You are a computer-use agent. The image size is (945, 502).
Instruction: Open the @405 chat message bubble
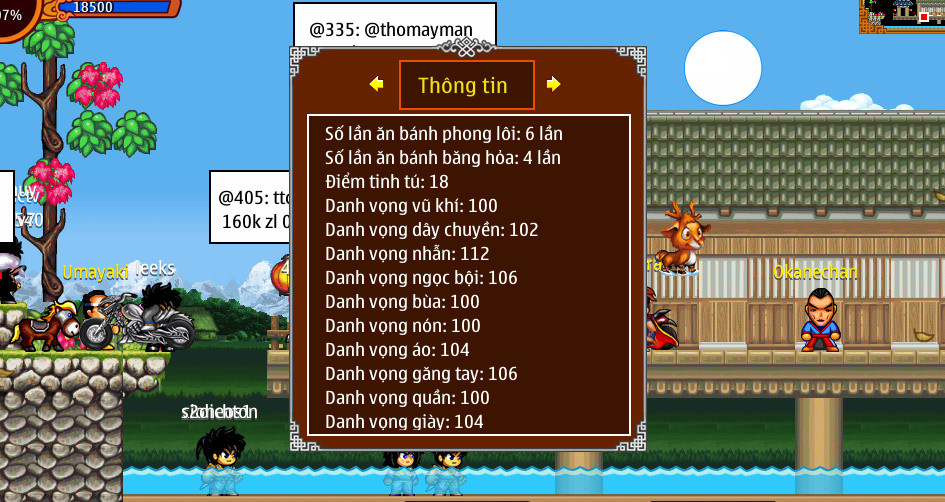click(x=250, y=207)
